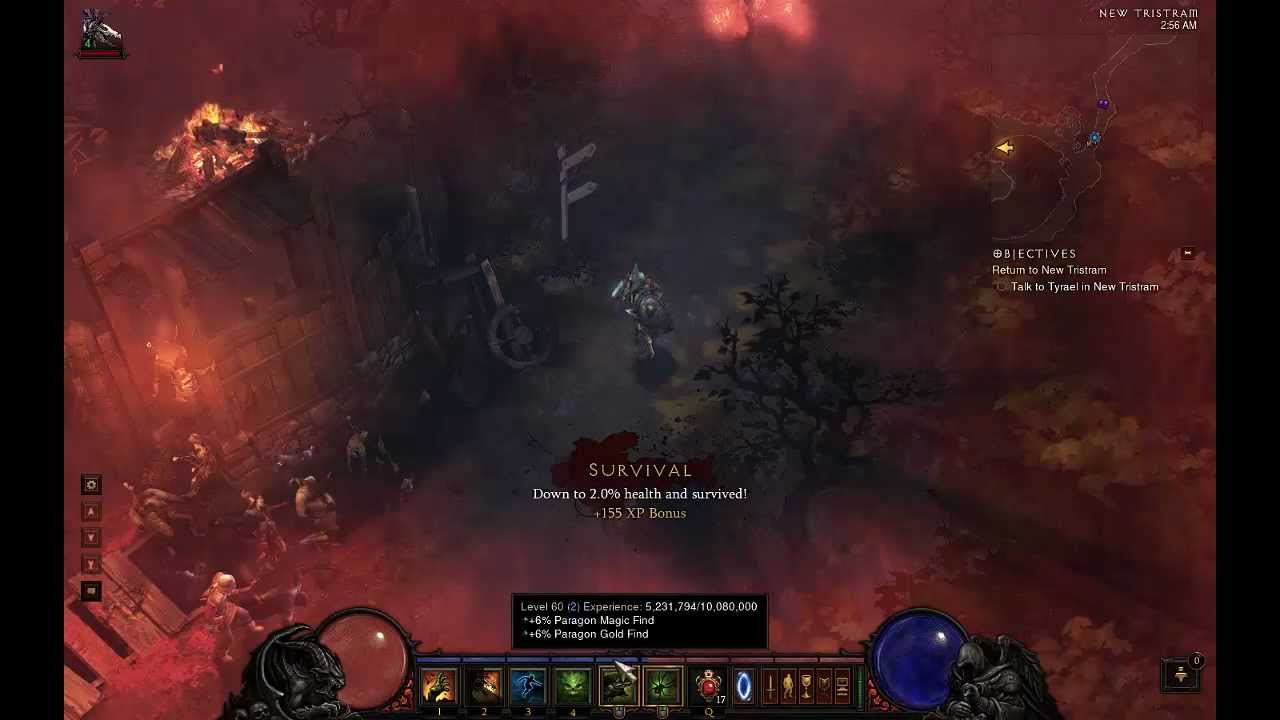1280x720 pixels.
Task: Select the left mouse button skill slot
Action: point(618,687)
